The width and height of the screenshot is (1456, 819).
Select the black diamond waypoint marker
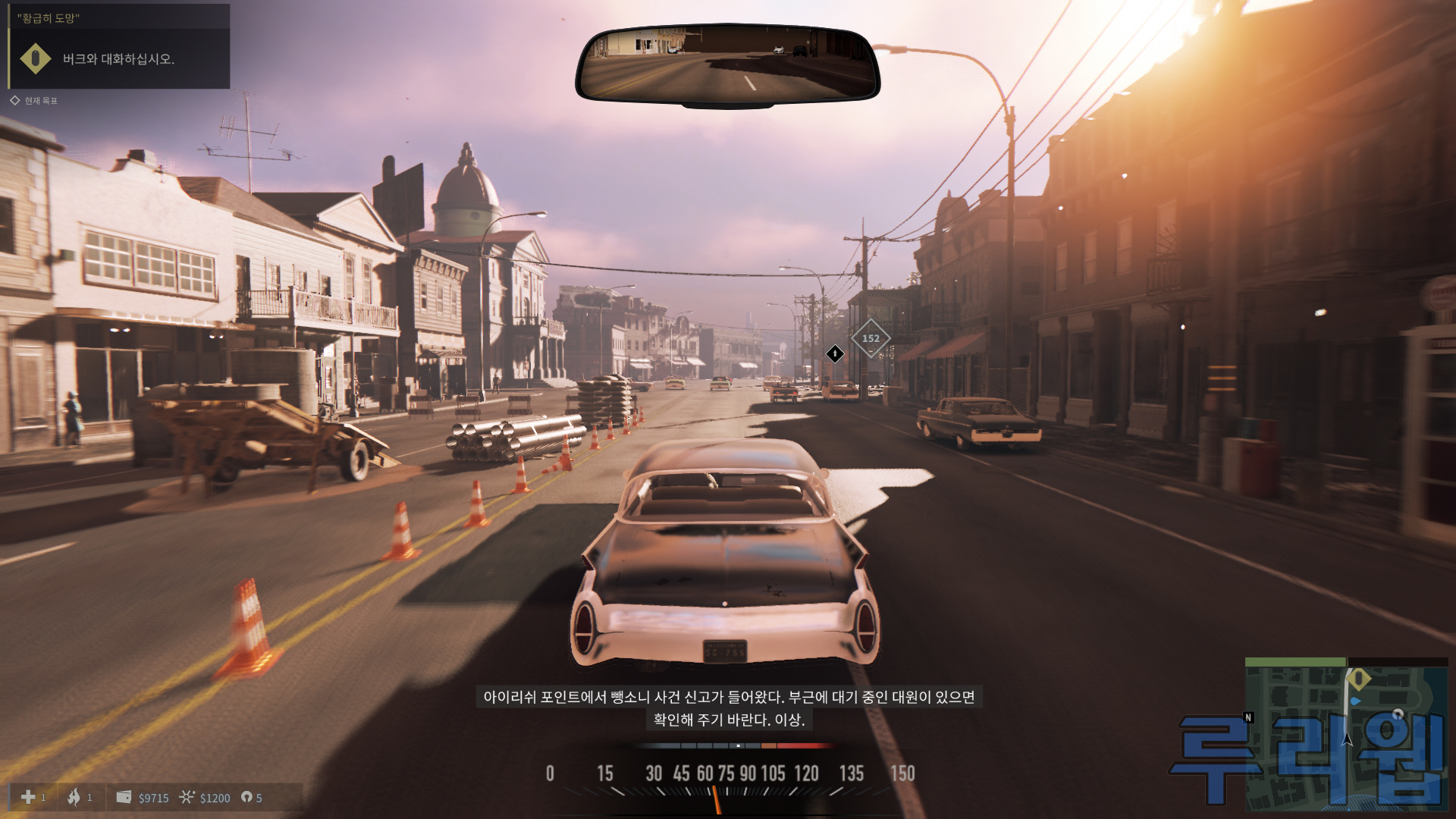tap(835, 353)
